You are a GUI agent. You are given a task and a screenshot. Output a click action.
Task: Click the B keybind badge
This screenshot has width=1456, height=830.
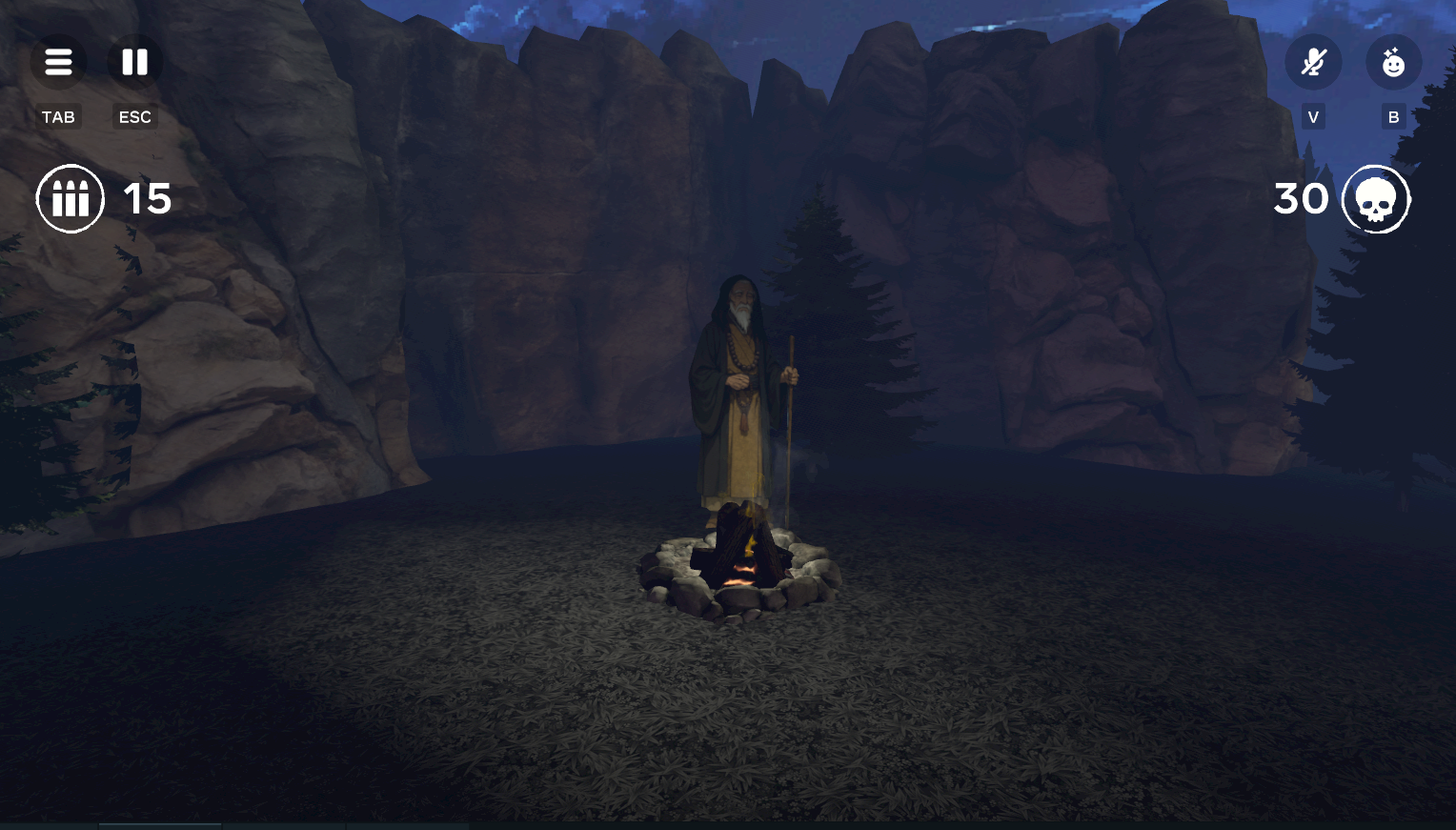coord(1392,116)
